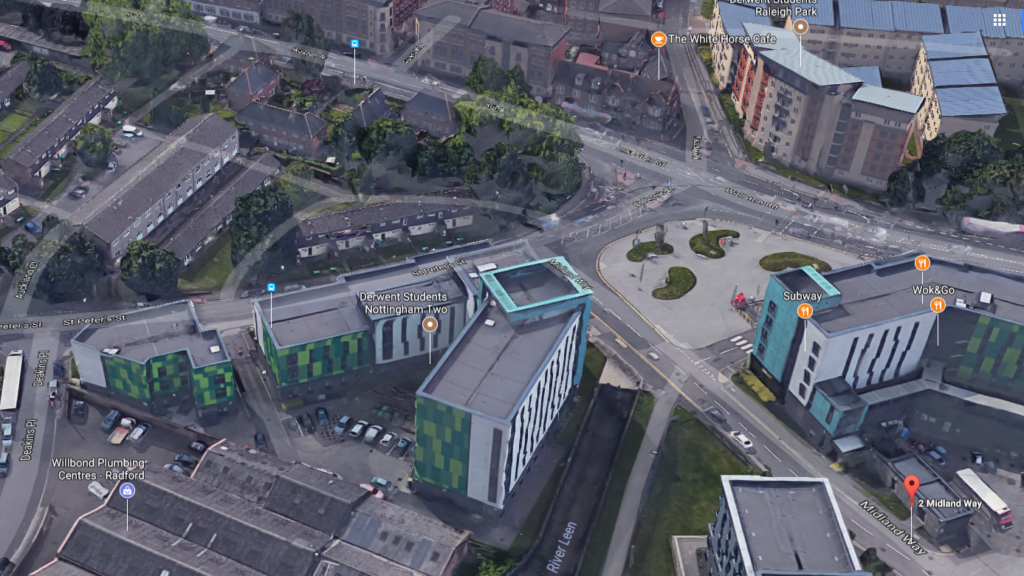1024x576 pixels.
Task: Open Derwent Students Raleigh Park marker
Action: 800,27
